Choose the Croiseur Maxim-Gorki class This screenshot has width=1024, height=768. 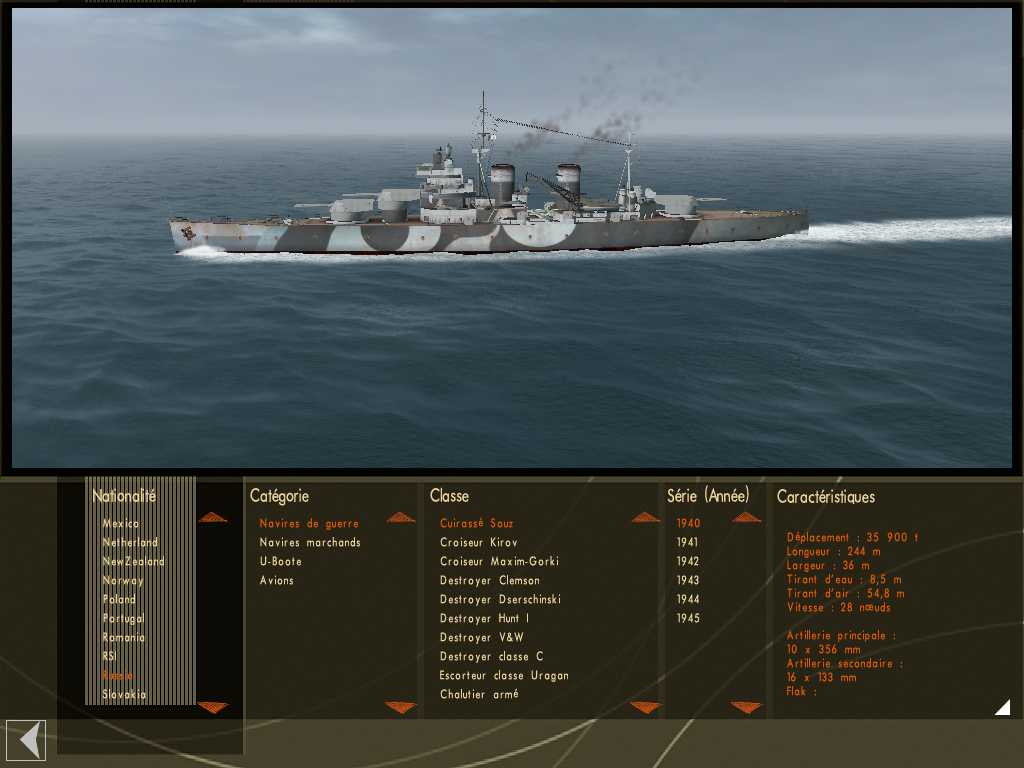coord(499,562)
